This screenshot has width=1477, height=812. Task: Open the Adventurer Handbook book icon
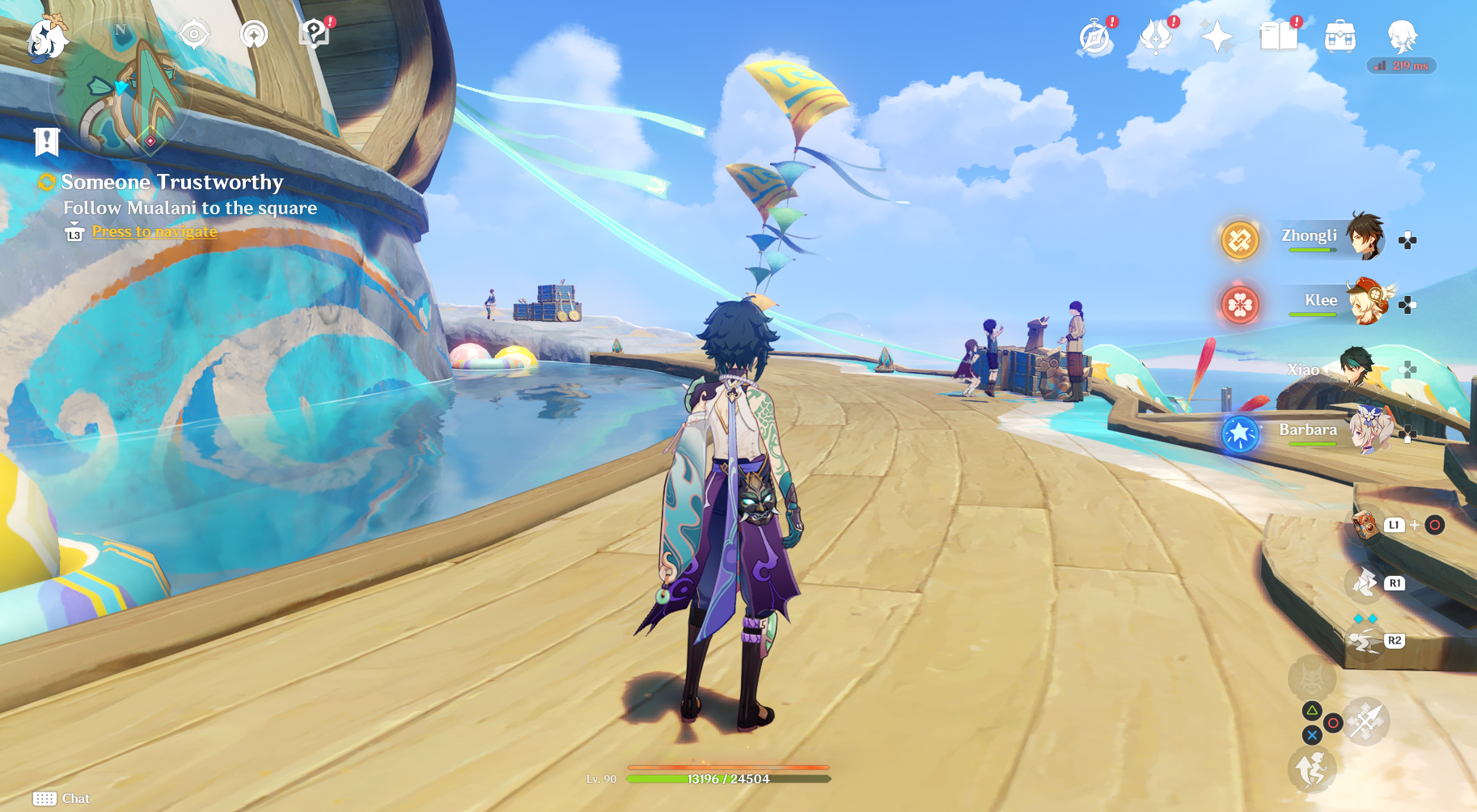(1278, 37)
